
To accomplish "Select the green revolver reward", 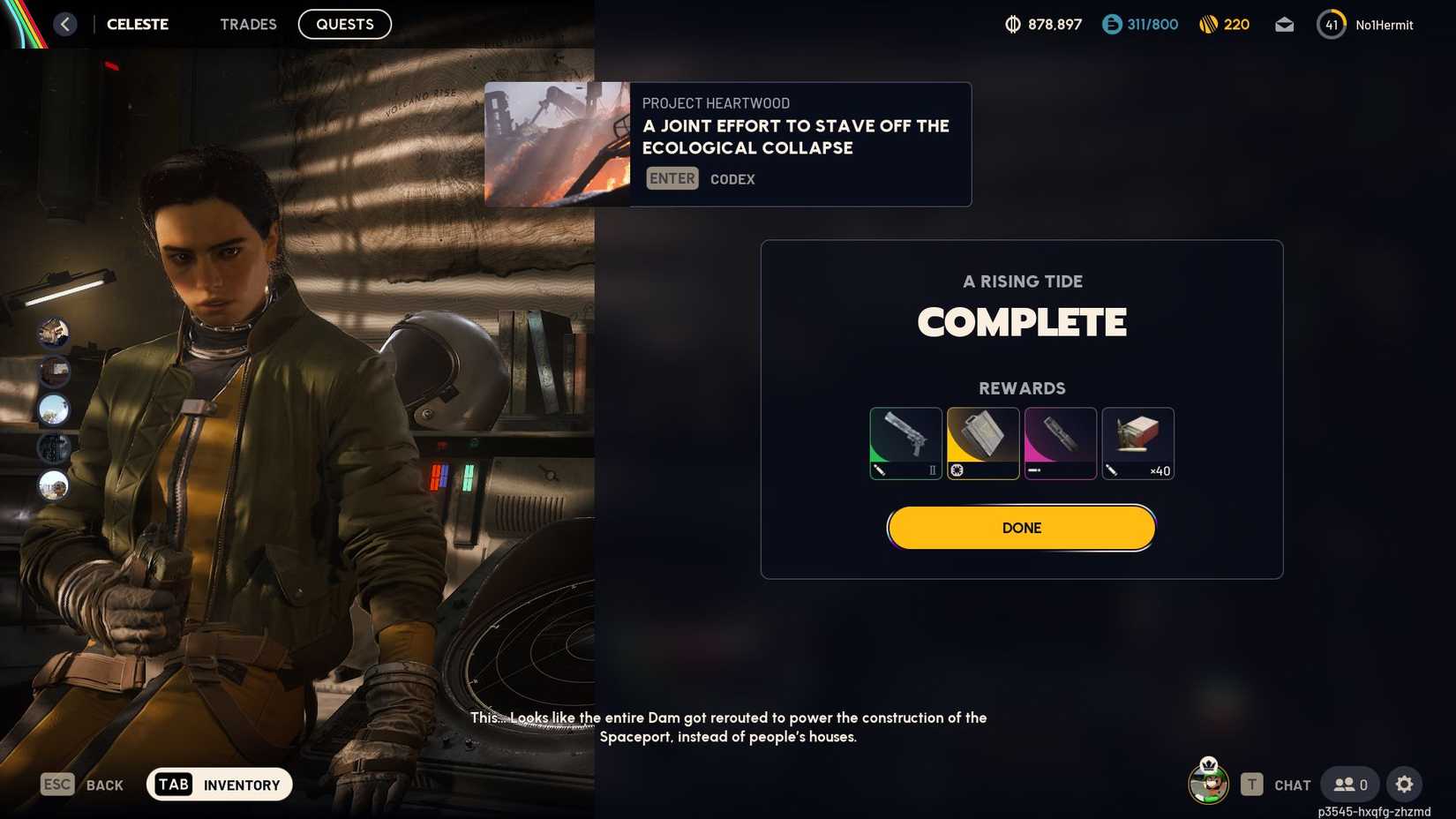I will tap(904, 442).
